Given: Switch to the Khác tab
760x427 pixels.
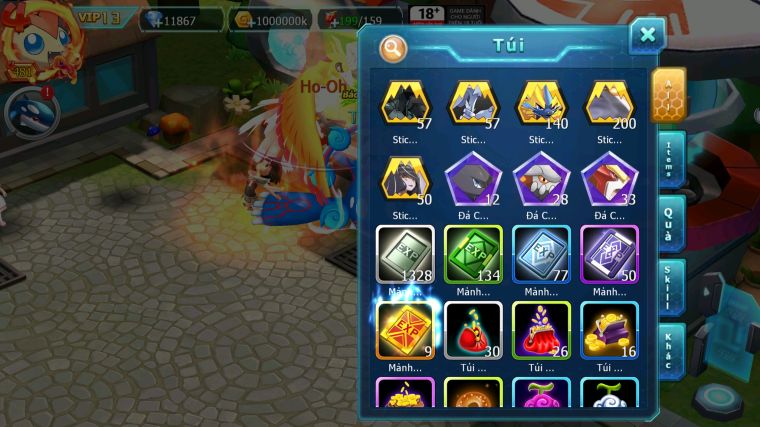Looking at the screenshot, I should coord(669,350).
